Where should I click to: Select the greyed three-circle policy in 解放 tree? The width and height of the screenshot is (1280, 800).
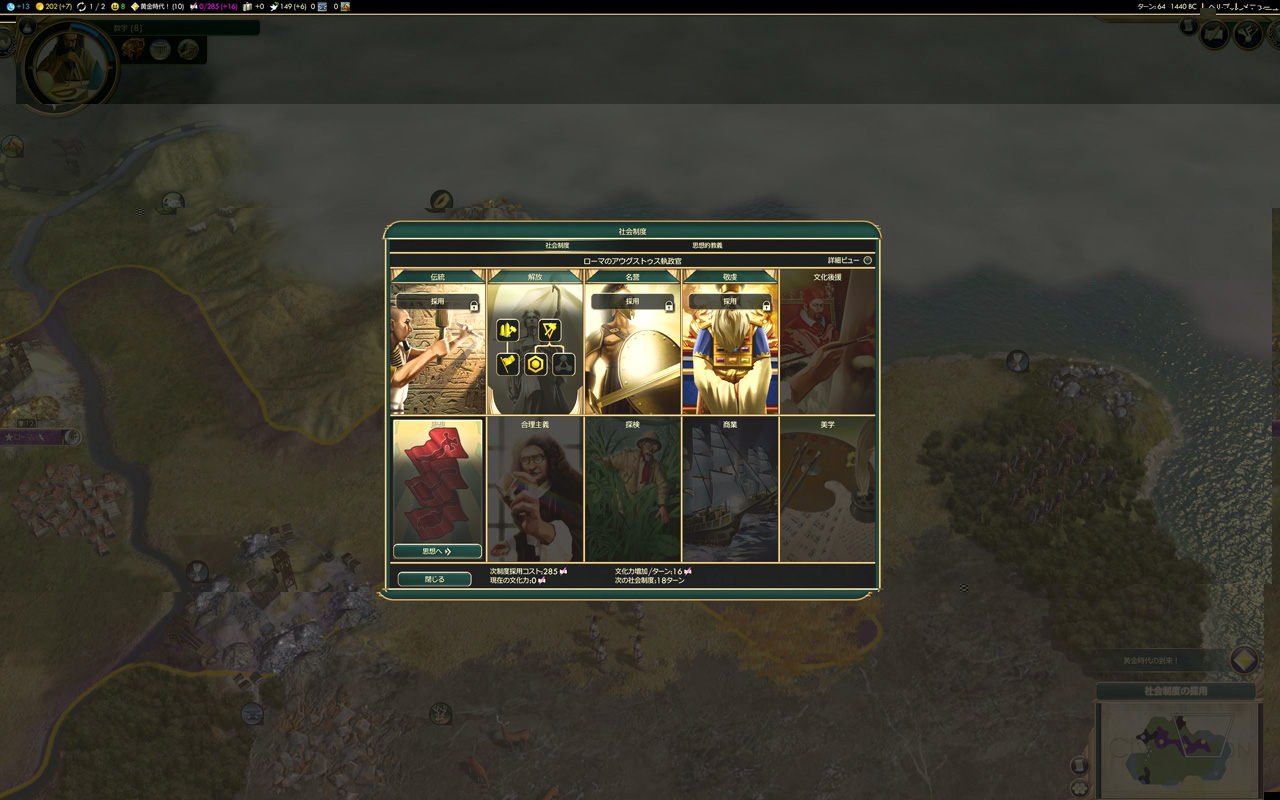[x=564, y=364]
